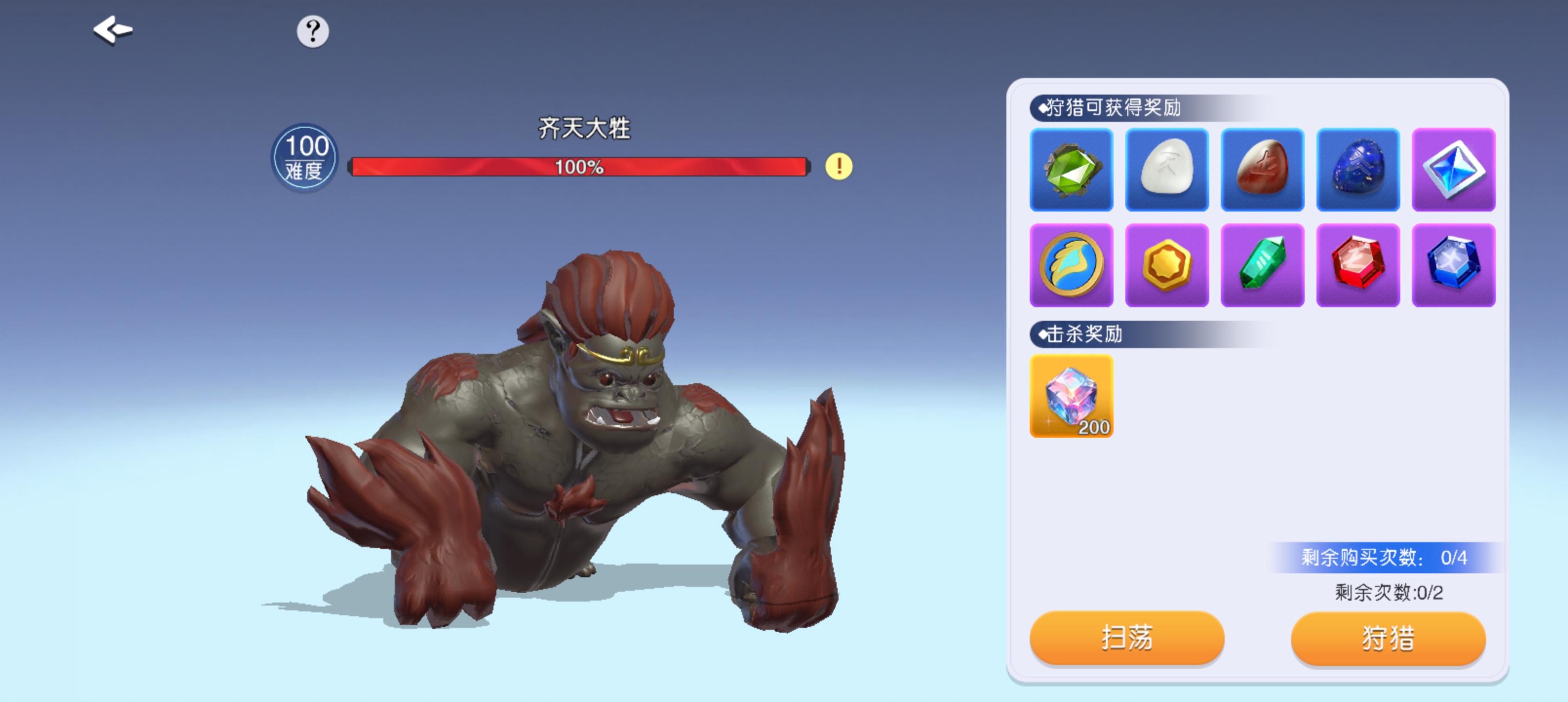1568x702 pixels.
Task: Select the white egg-shaped reward item
Action: (1167, 171)
